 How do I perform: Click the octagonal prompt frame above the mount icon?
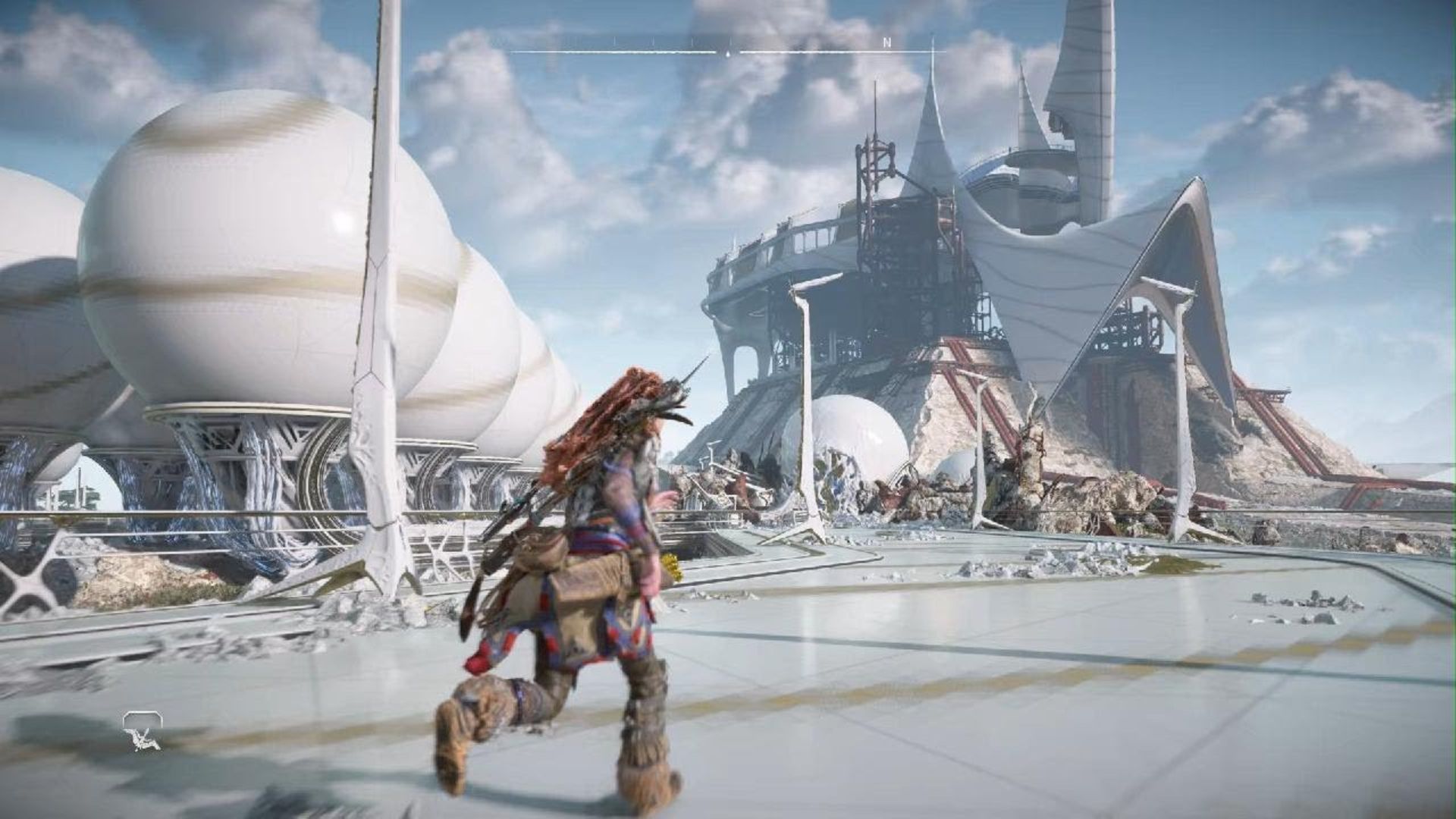point(143,717)
